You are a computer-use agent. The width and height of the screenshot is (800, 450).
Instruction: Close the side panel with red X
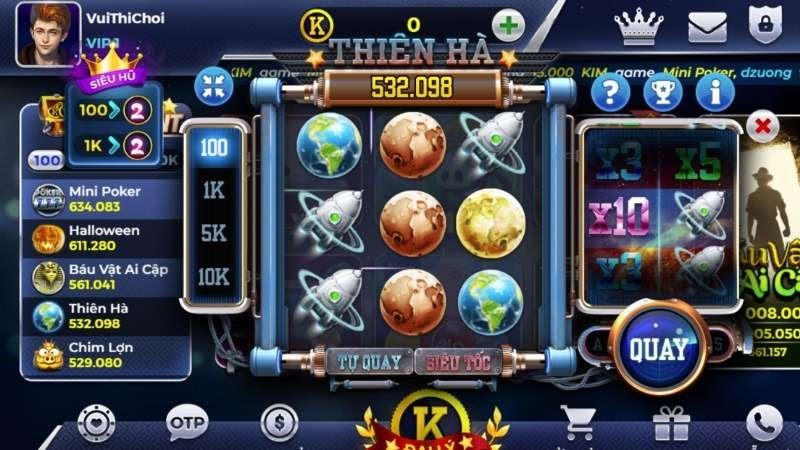tap(763, 127)
